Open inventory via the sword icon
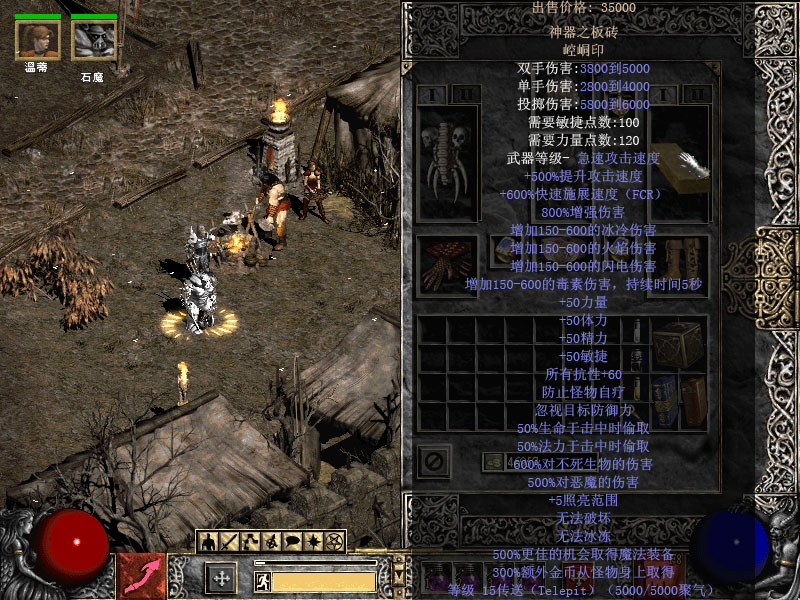The height and width of the screenshot is (600, 800). 229,542
